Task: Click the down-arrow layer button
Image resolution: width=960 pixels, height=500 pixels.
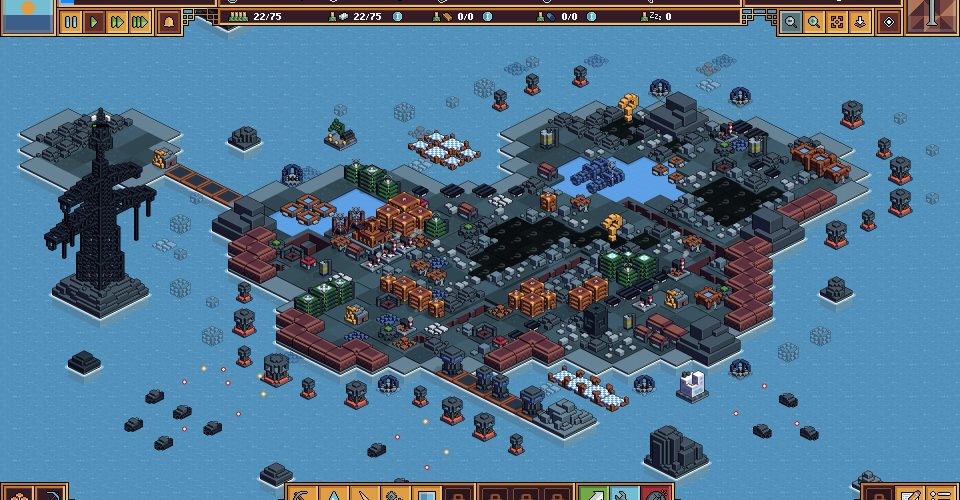Action: tap(860, 21)
